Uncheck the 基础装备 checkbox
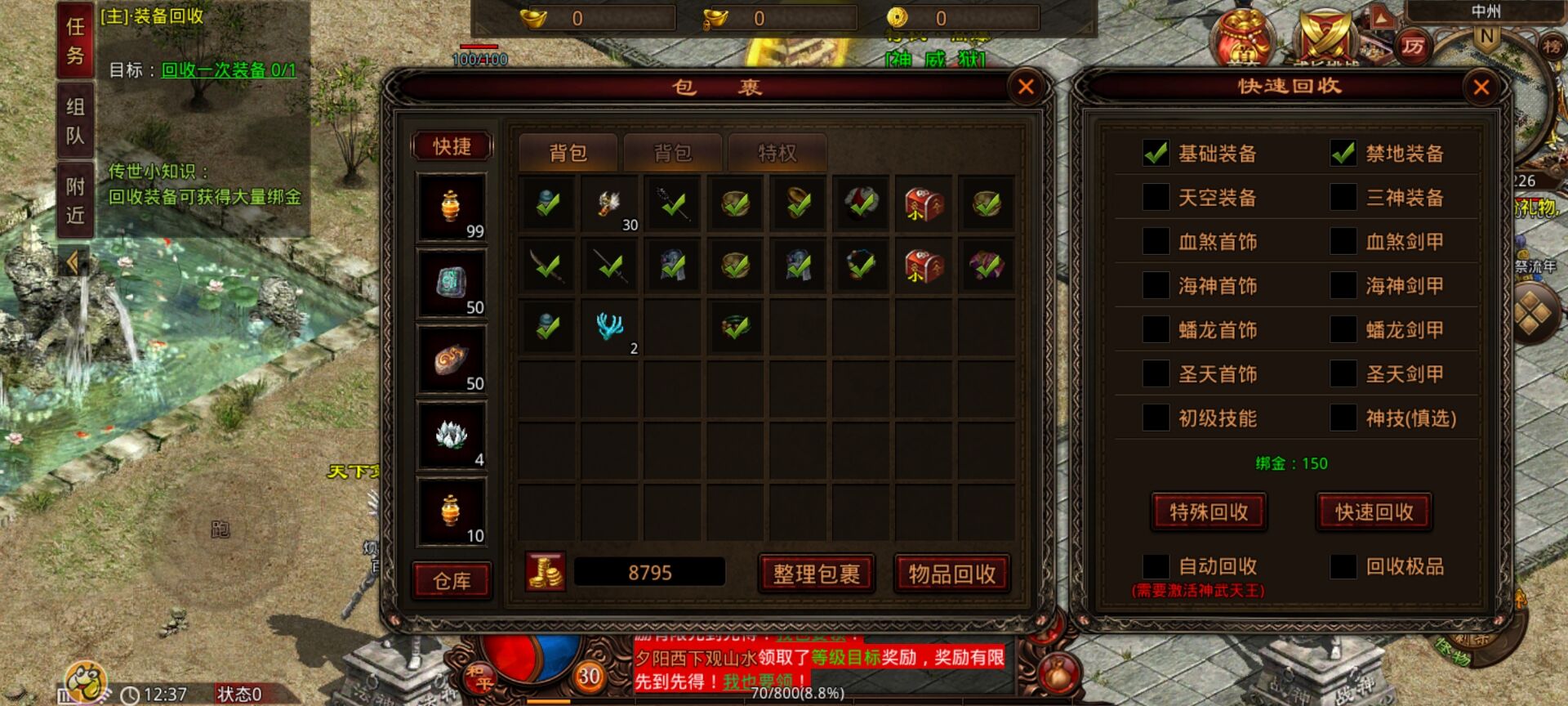1568x706 pixels. pos(1157,154)
